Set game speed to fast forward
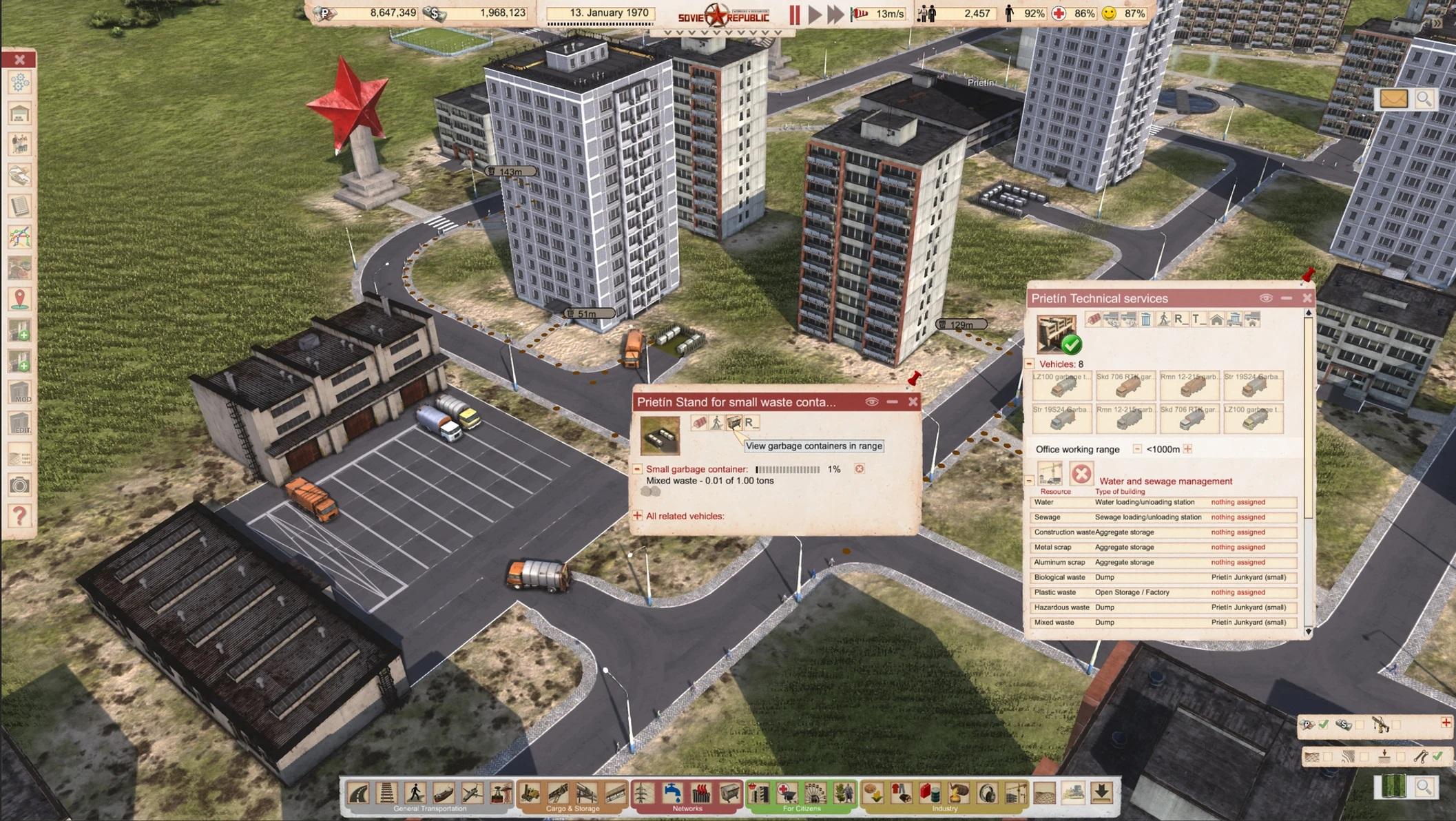This screenshot has height=821, width=1456. 835,14
